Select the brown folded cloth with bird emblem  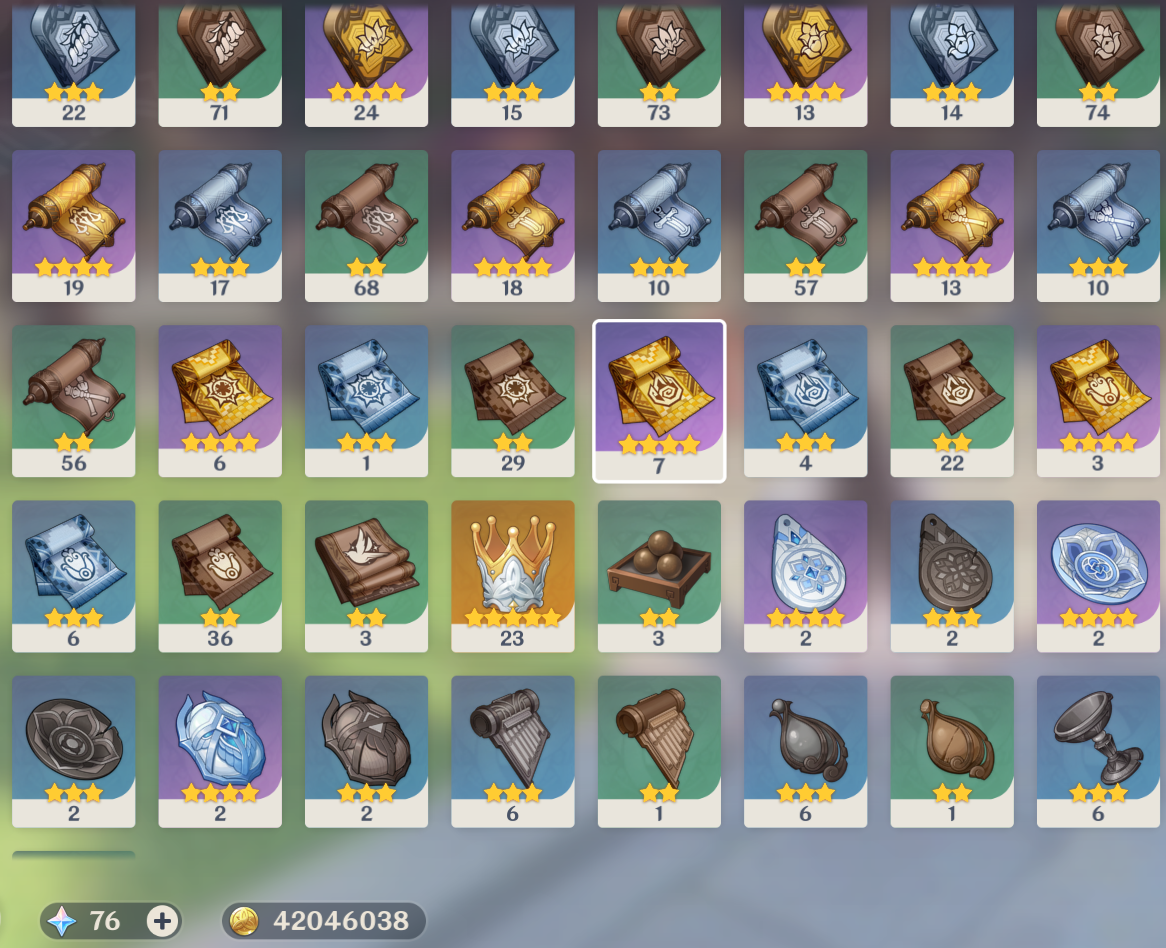(x=366, y=575)
